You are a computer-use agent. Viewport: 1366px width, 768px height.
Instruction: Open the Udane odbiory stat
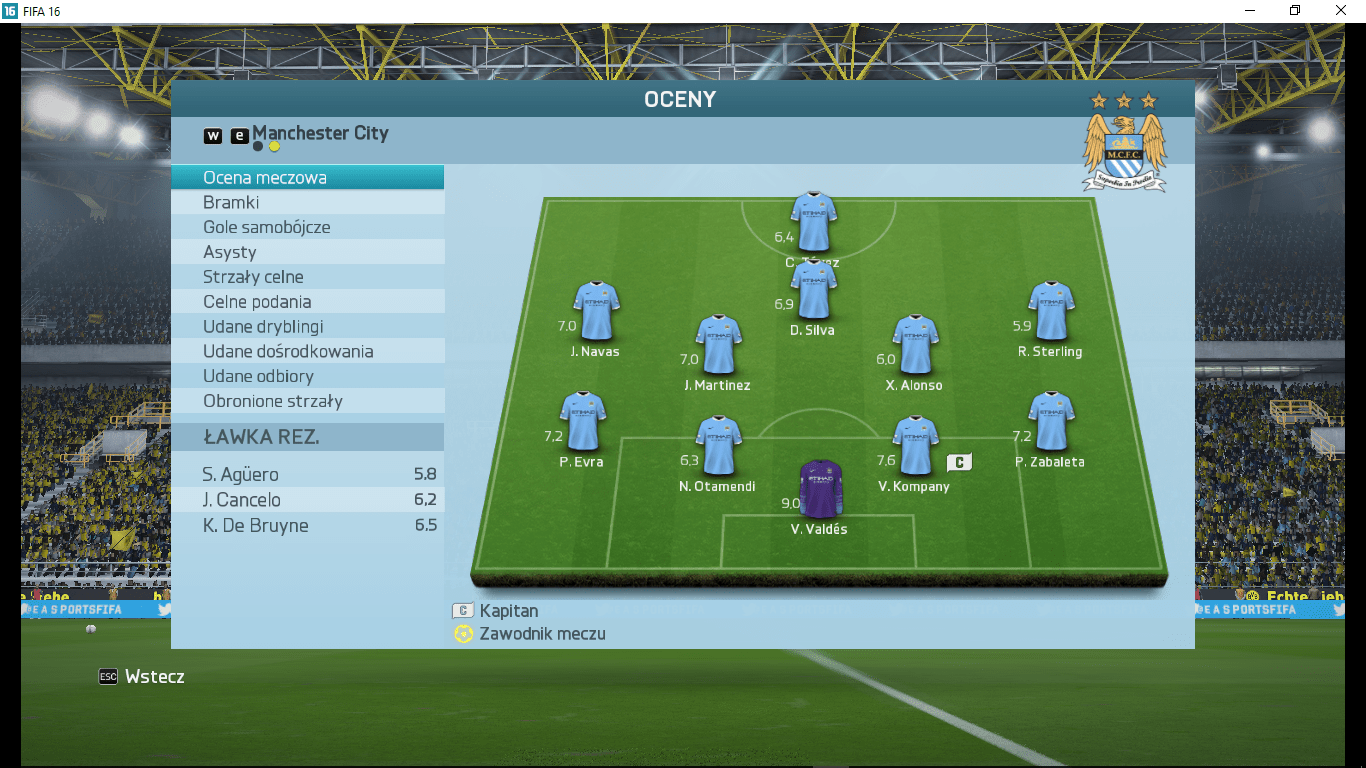[x=307, y=376]
